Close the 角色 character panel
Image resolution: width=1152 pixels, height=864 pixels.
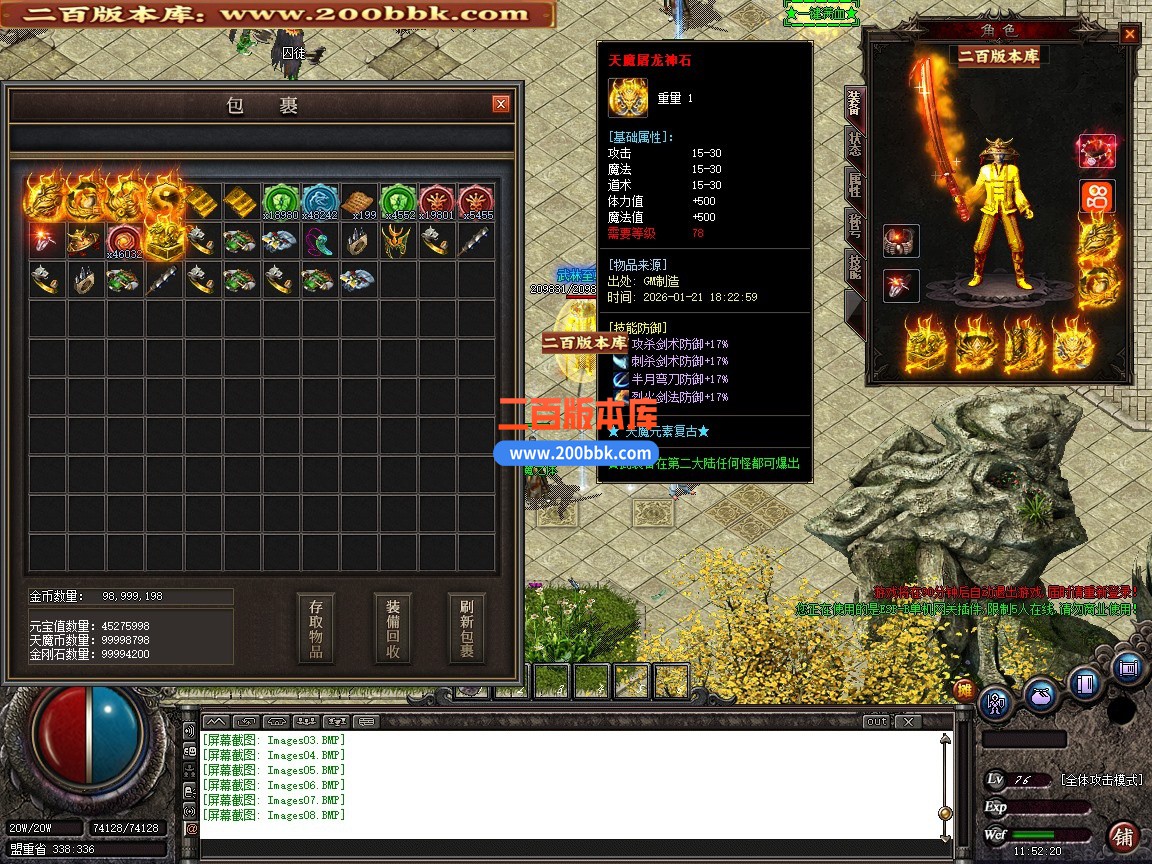tap(1129, 34)
